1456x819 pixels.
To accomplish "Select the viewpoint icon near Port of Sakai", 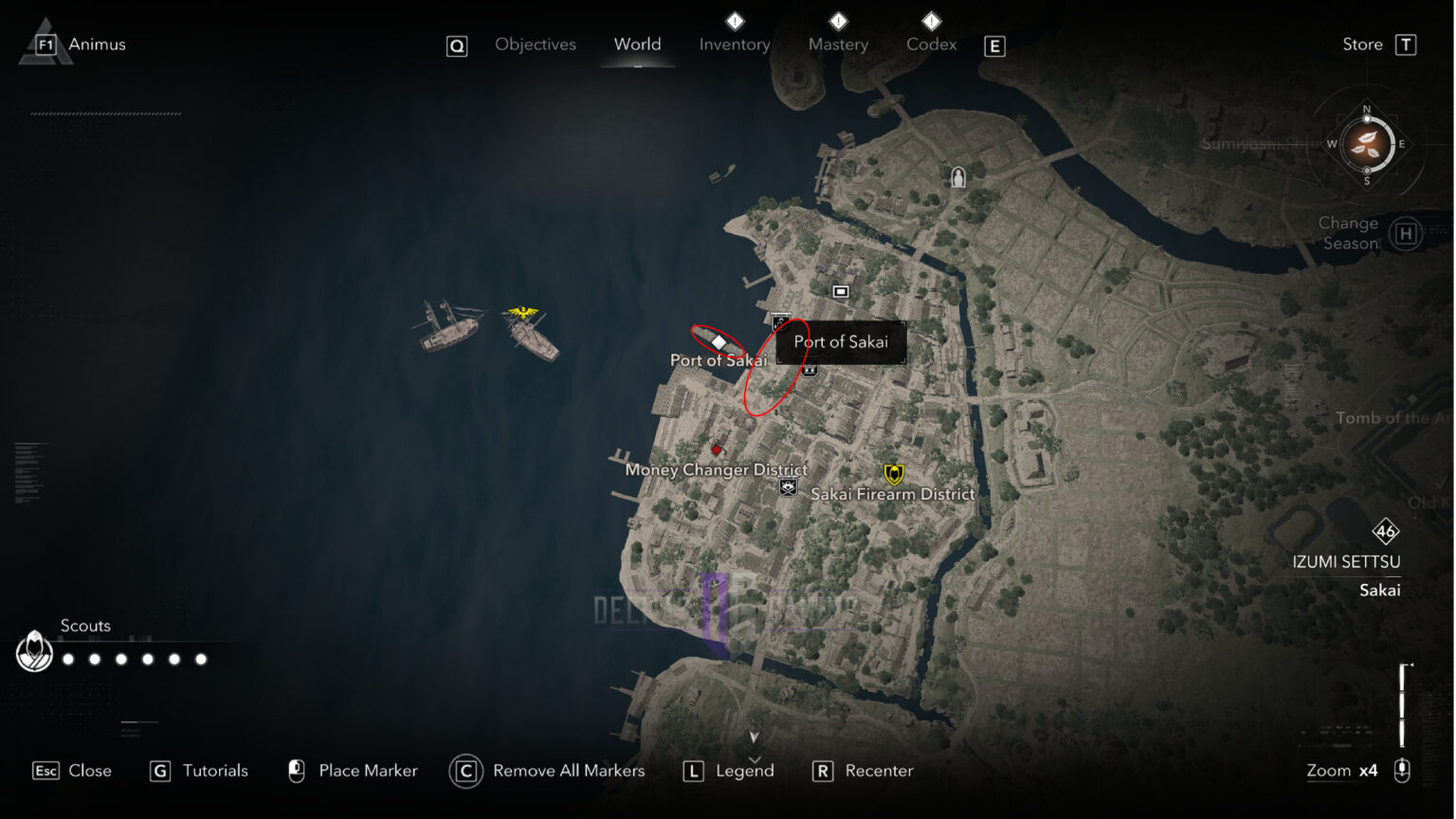I will coord(780,322).
